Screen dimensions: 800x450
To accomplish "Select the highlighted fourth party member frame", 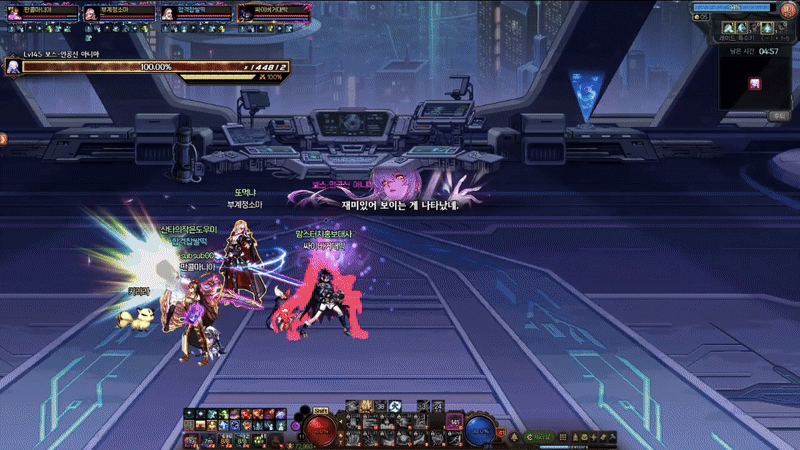I will point(245,12).
